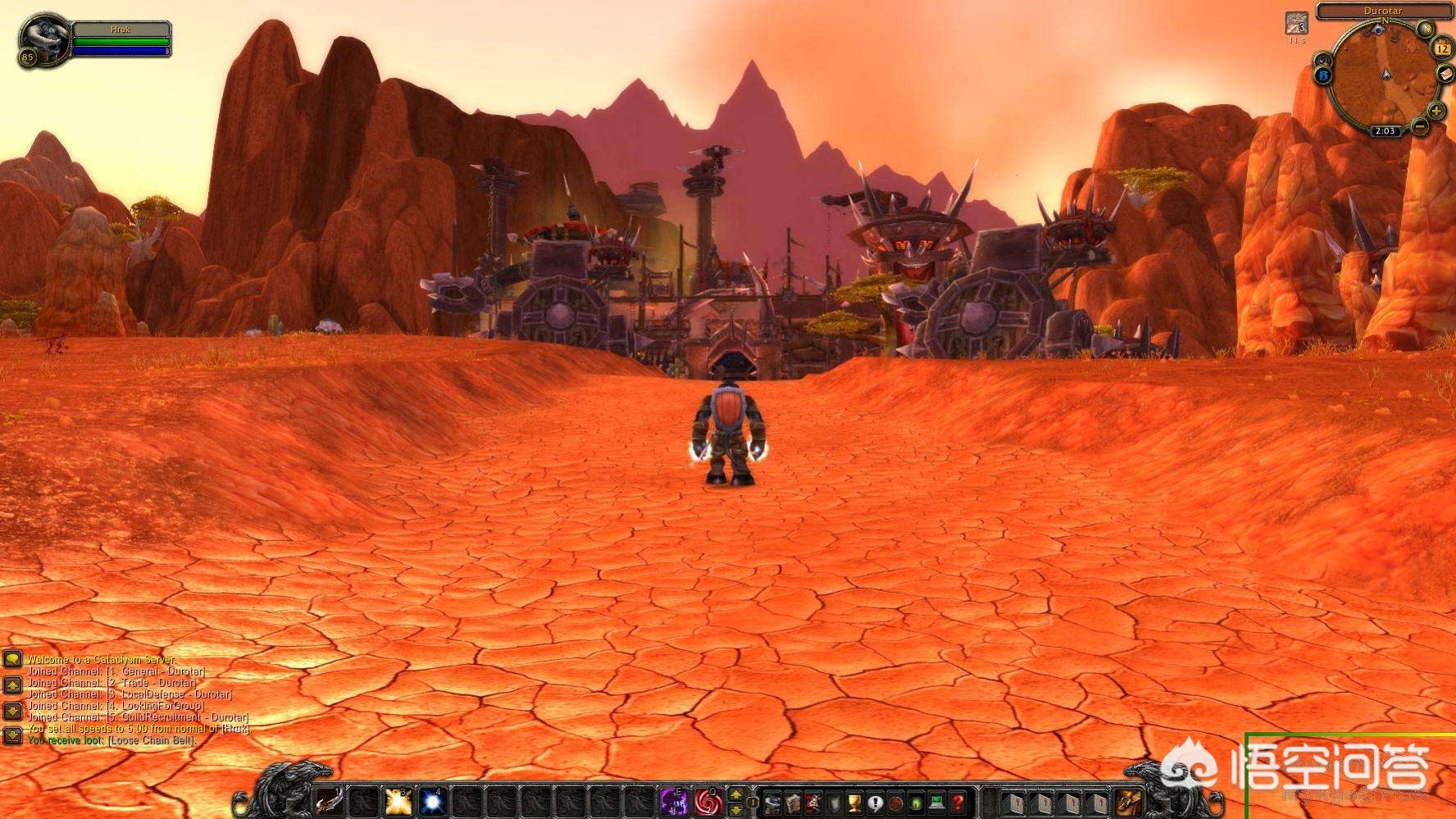1456x819 pixels.
Task: Zoom out the minimap with minus button
Action: point(1421,127)
